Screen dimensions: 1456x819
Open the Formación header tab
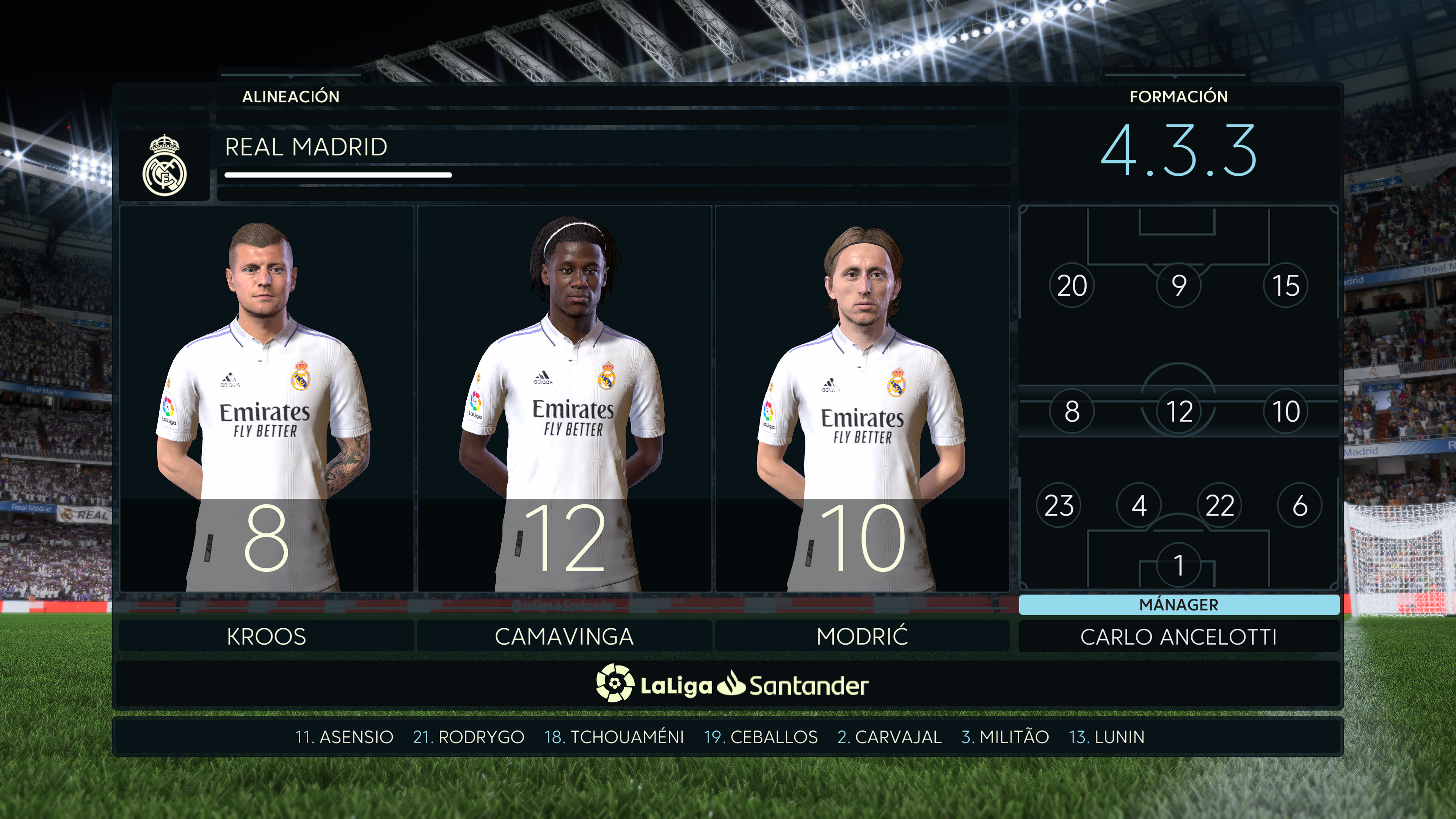pos(1178,97)
